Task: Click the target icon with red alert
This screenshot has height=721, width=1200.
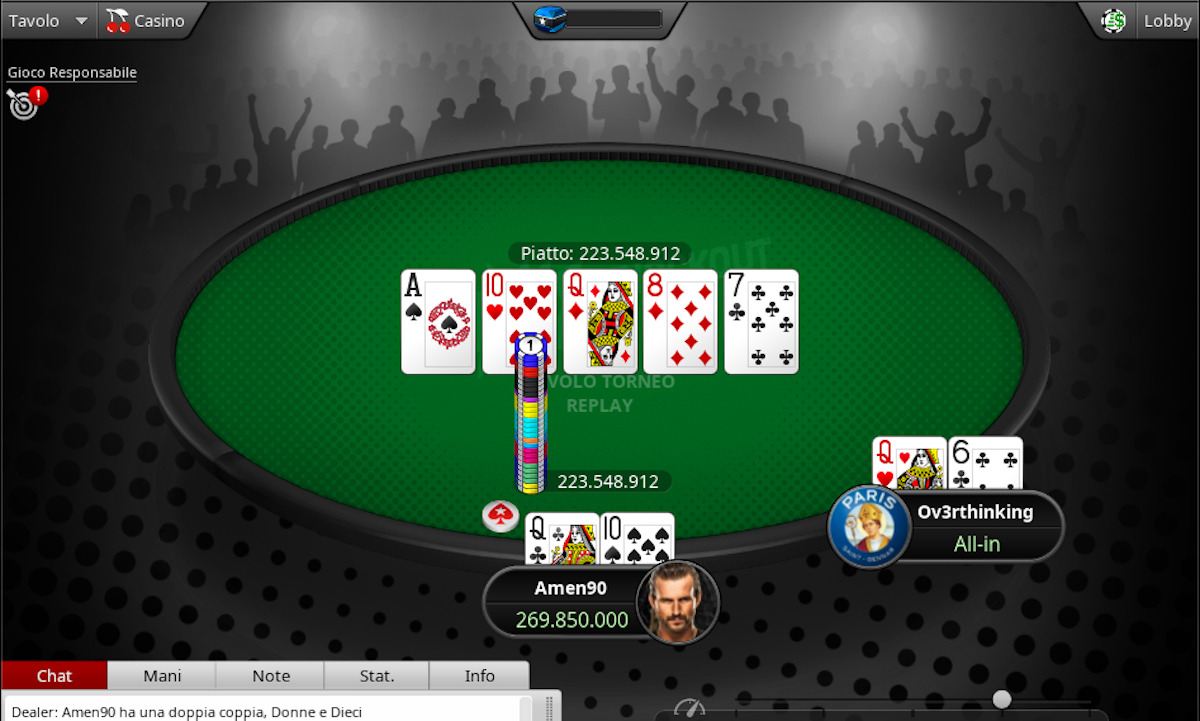Action: click(24, 102)
